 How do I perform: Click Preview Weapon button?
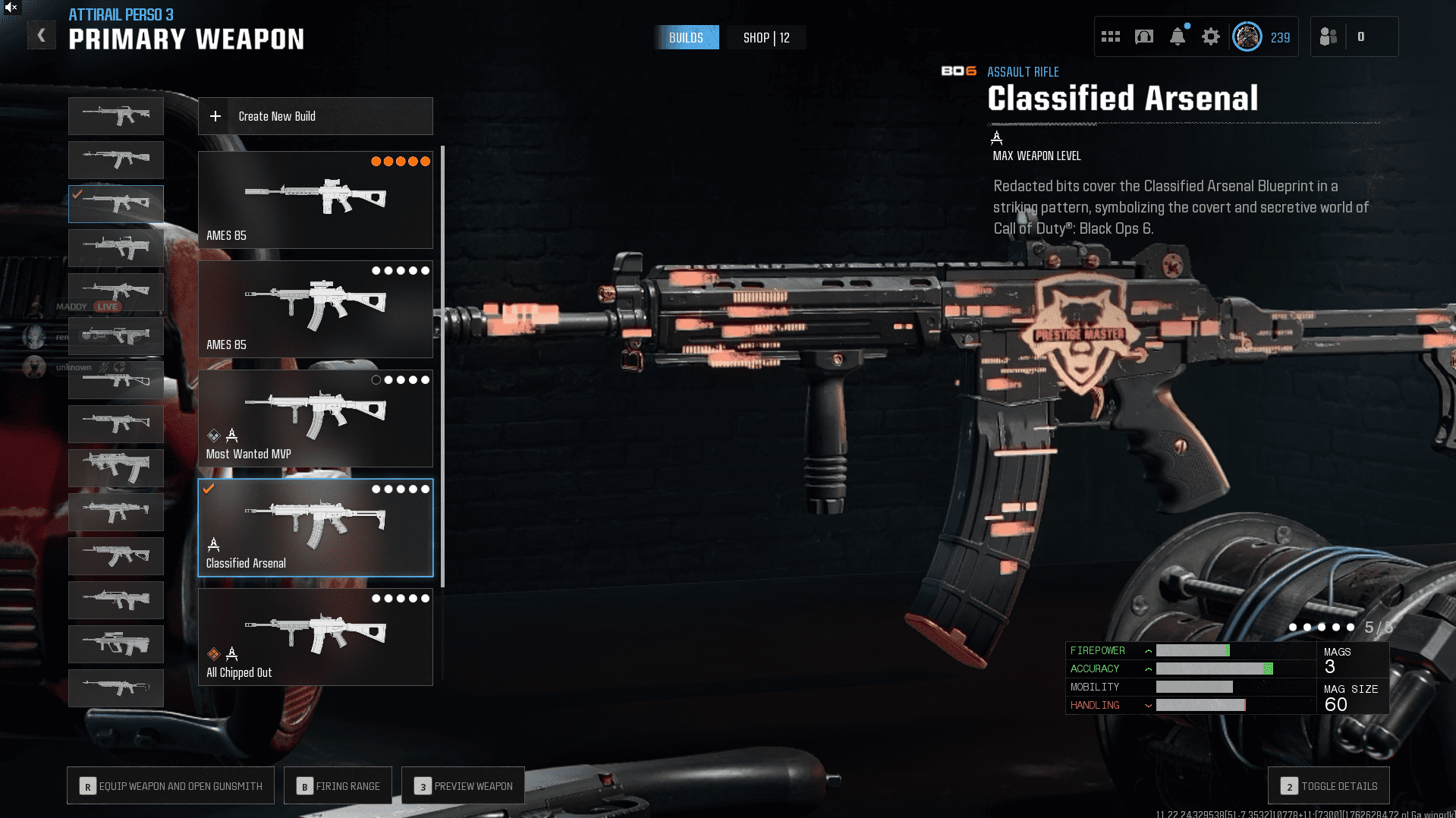pos(463,786)
